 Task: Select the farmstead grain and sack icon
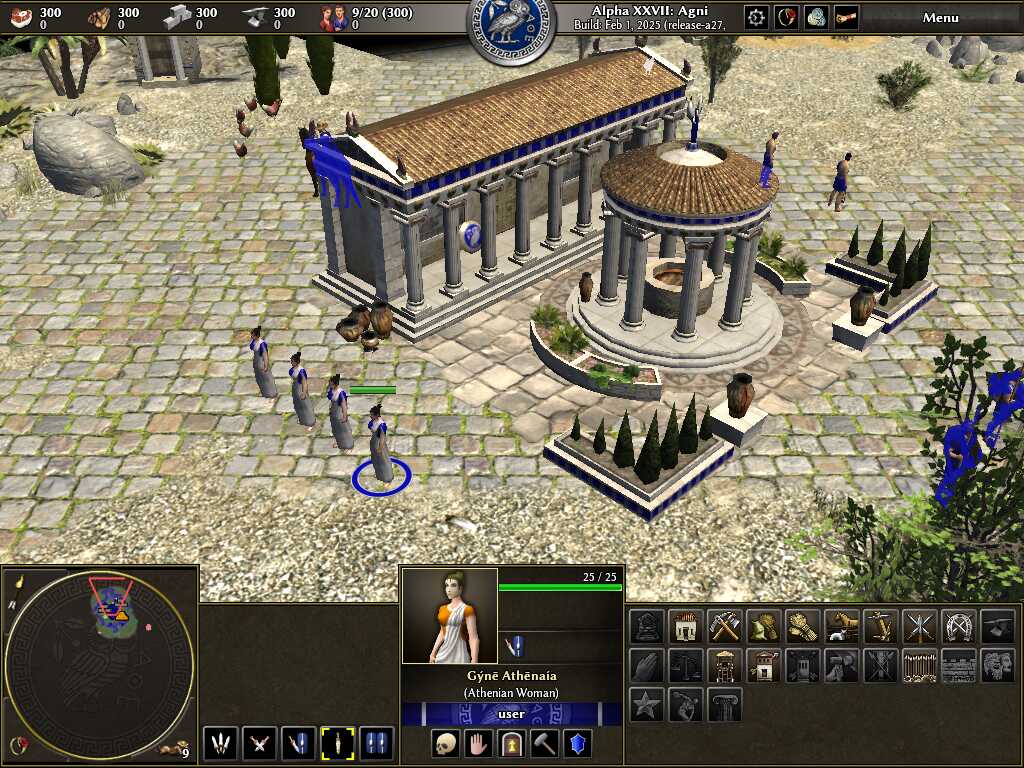coord(762,627)
